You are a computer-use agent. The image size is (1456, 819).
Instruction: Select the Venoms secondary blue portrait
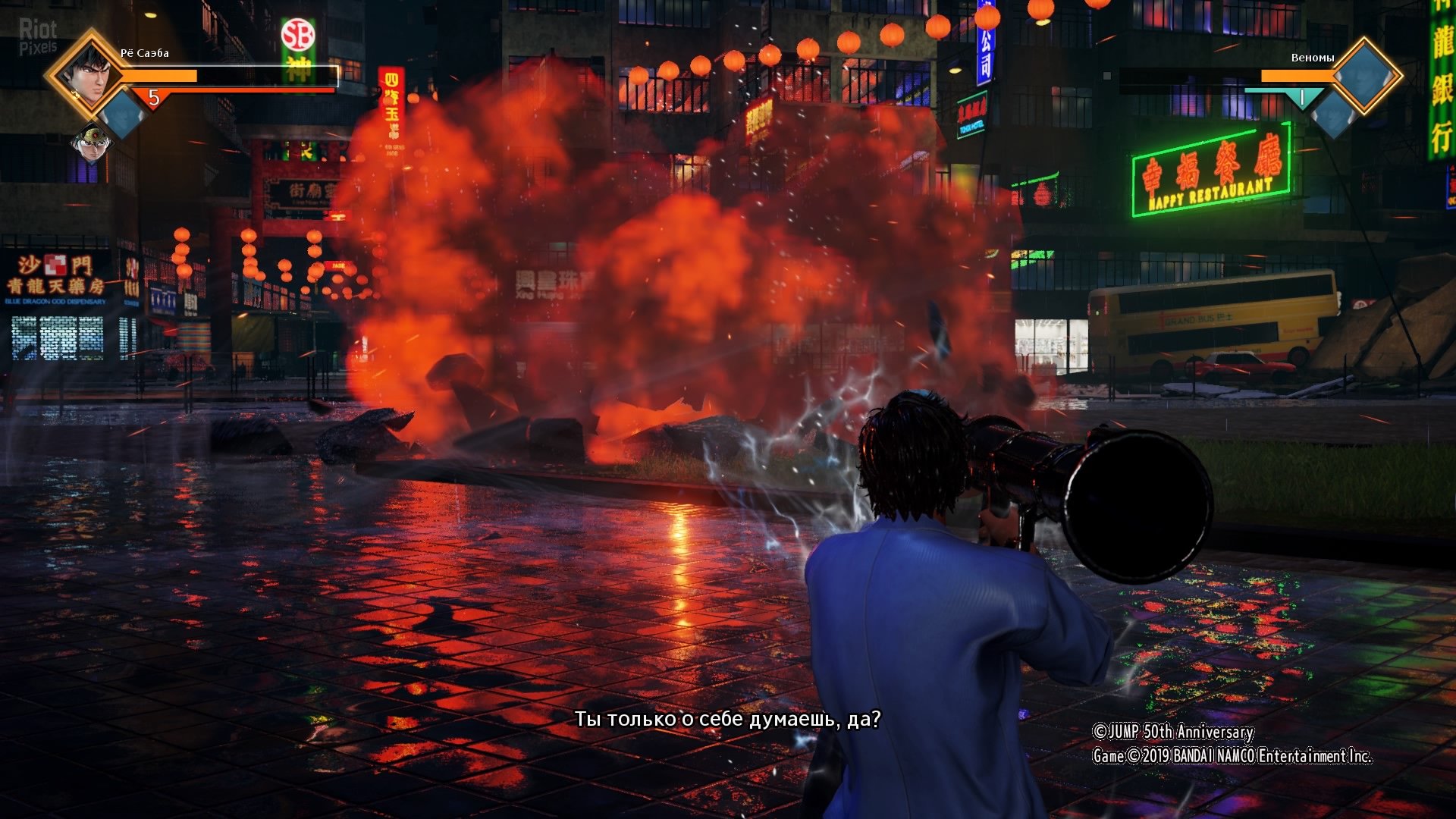coord(1332,115)
